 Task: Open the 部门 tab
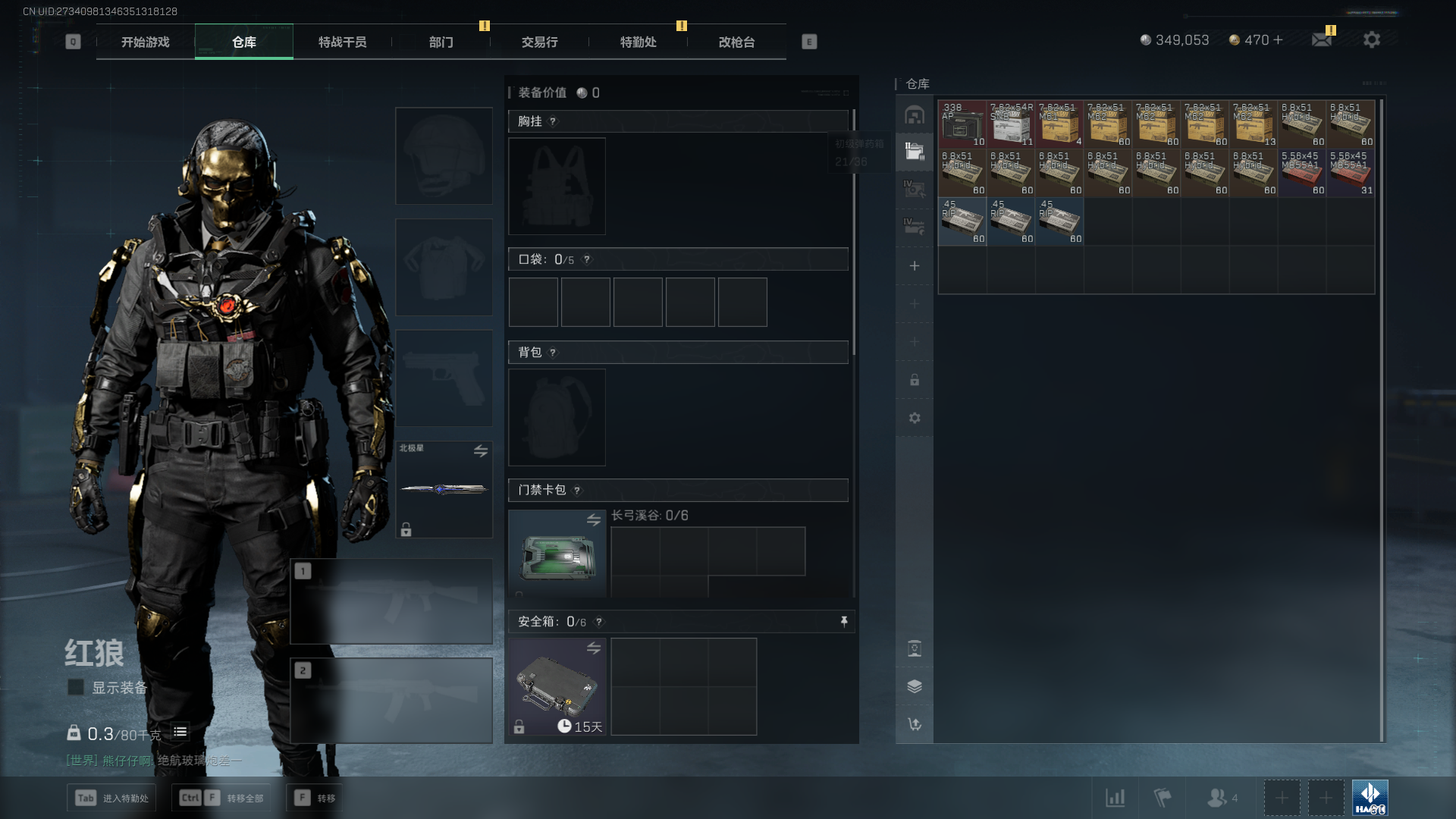pyautogui.click(x=441, y=42)
